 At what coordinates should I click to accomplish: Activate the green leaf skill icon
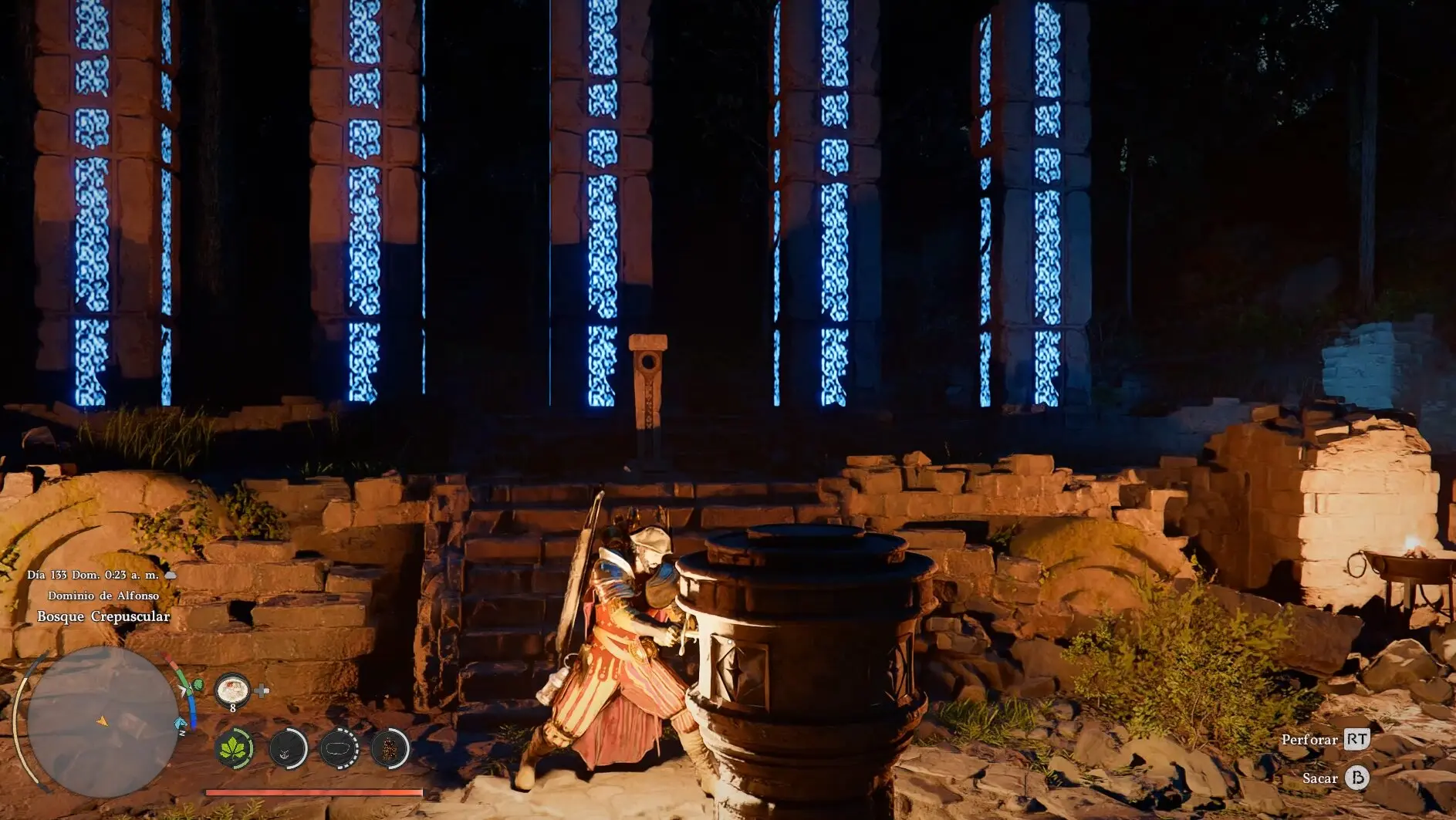click(233, 747)
